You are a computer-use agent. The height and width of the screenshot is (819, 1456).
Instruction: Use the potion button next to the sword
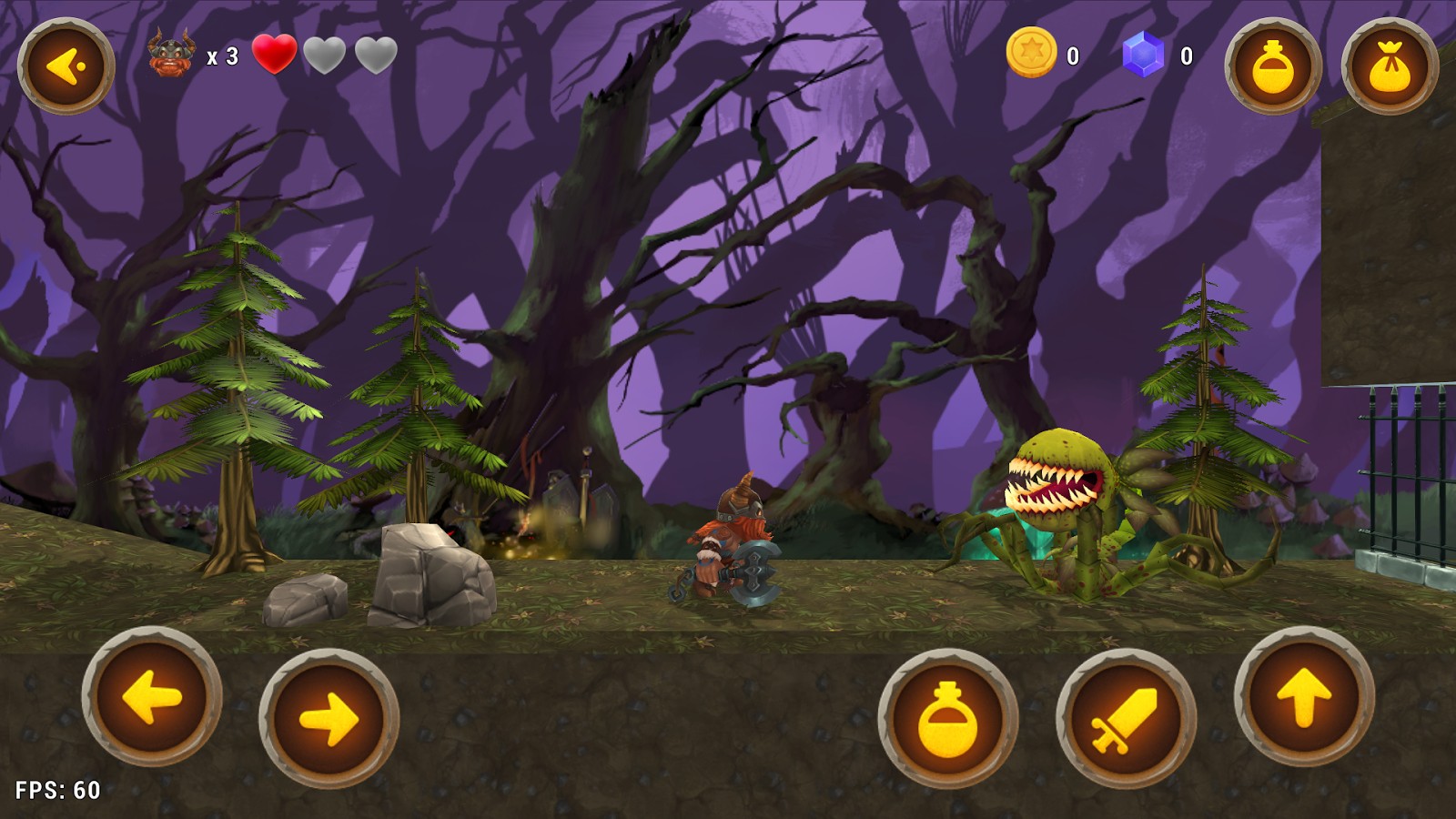(x=948, y=719)
